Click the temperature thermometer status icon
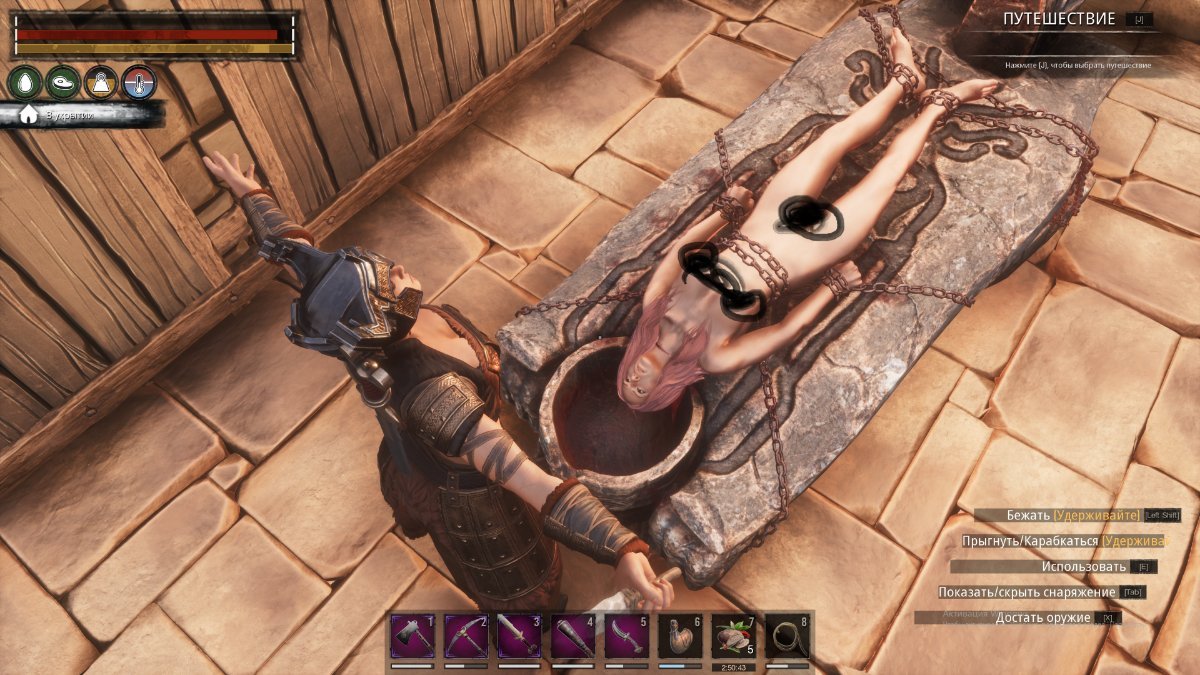The height and width of the screenshot is (675, 1200). [x=139, y=82]
